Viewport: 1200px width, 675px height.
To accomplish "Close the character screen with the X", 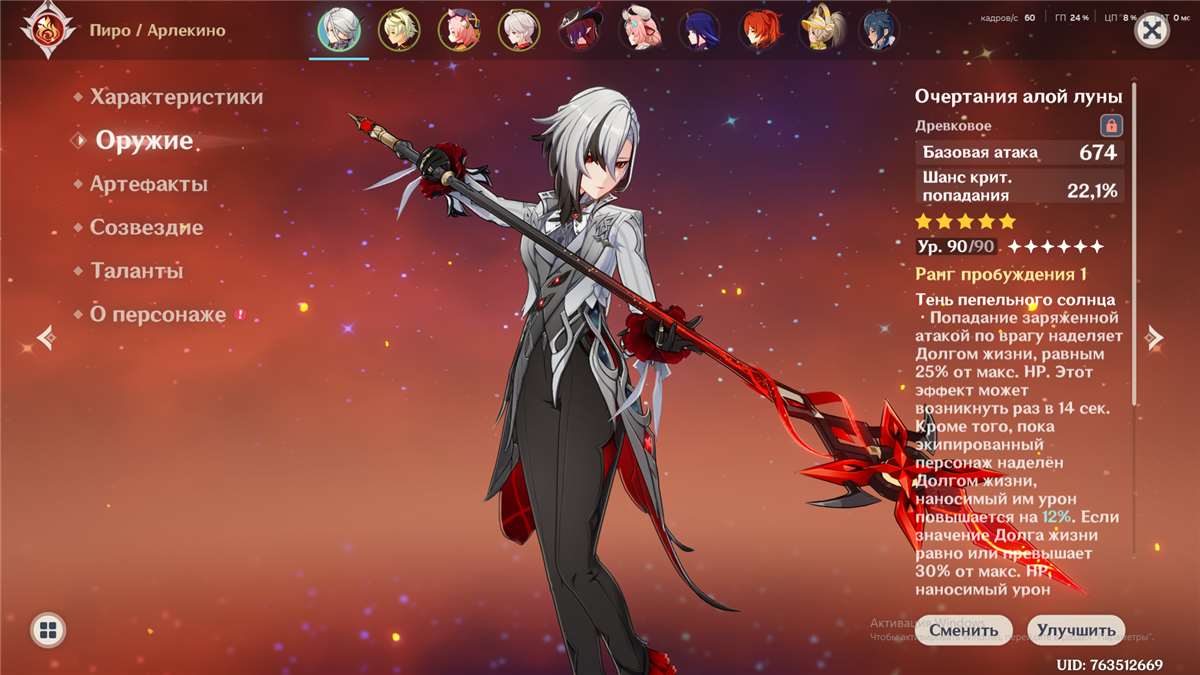I will 1153,31.
